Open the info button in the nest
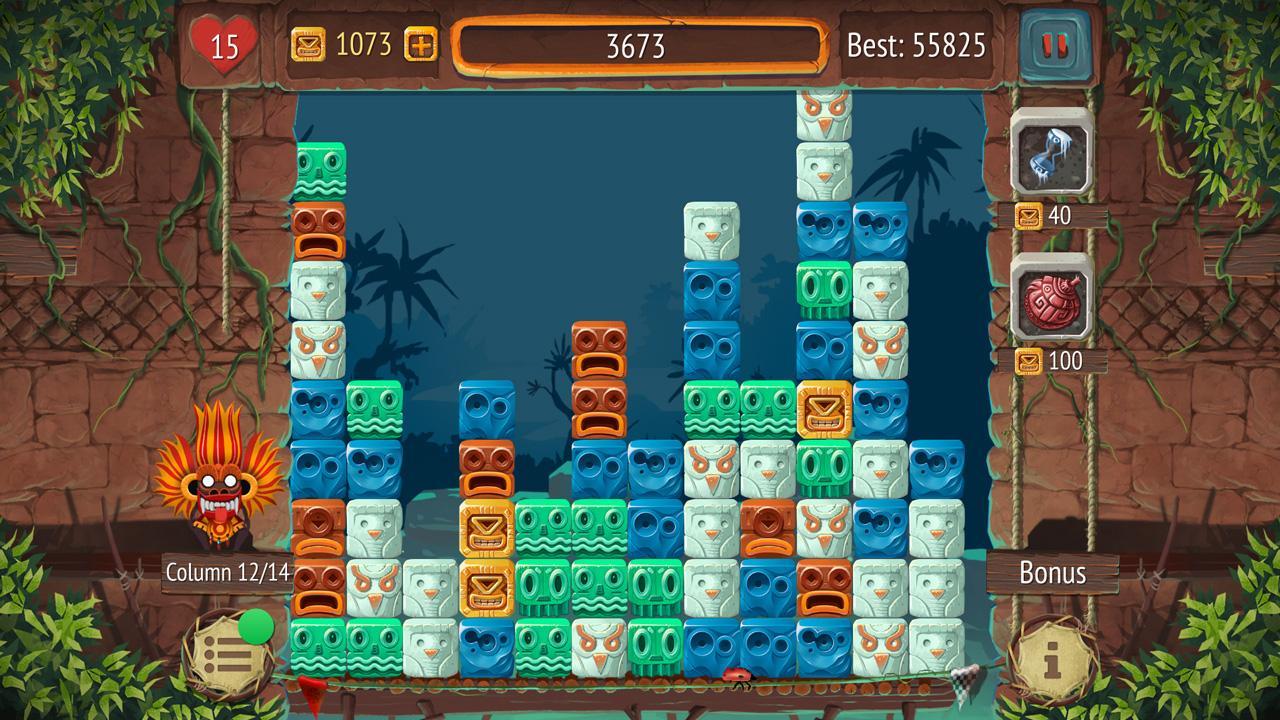This screenshot has height=720, width=1280. coord(1053,658)
